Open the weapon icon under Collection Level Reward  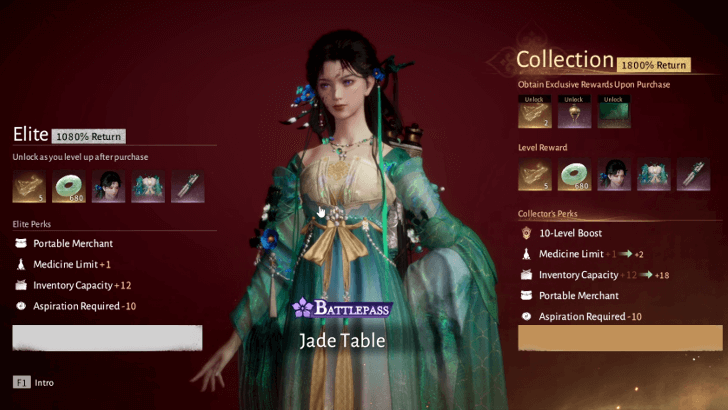(693, 175)
